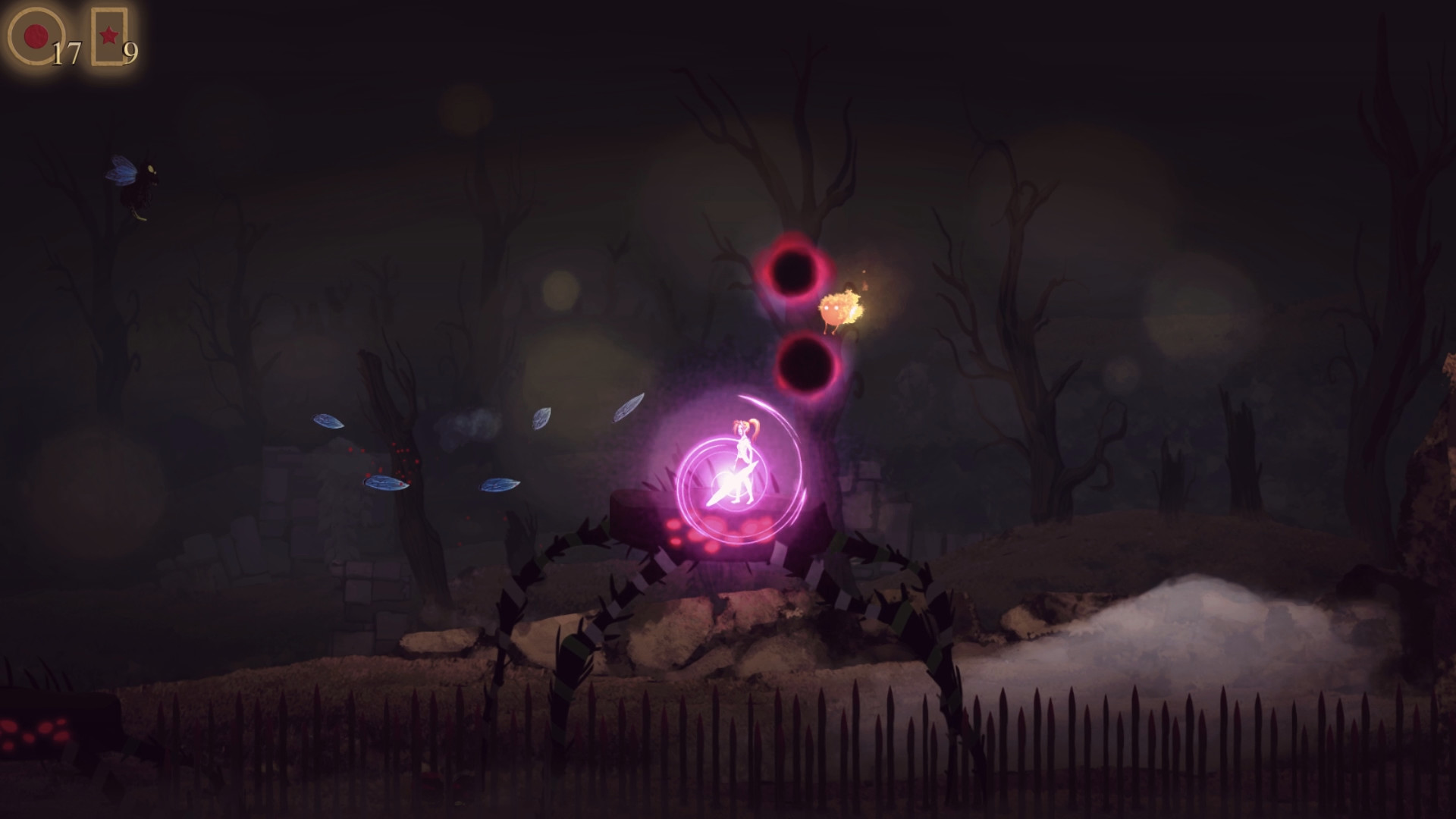This screenshot has width=1456, height=819.
Task: Click the number 9 next to the card icon
Action: (130, 53)
